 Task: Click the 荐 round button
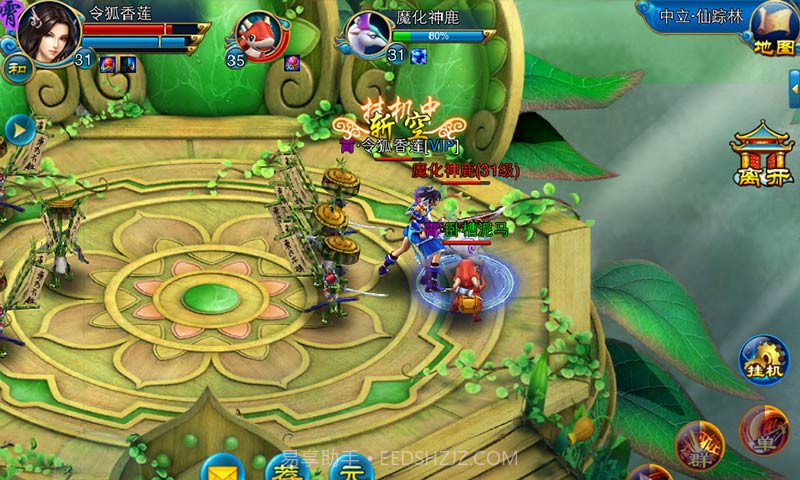pyautogui.click(x=288, y=468)
